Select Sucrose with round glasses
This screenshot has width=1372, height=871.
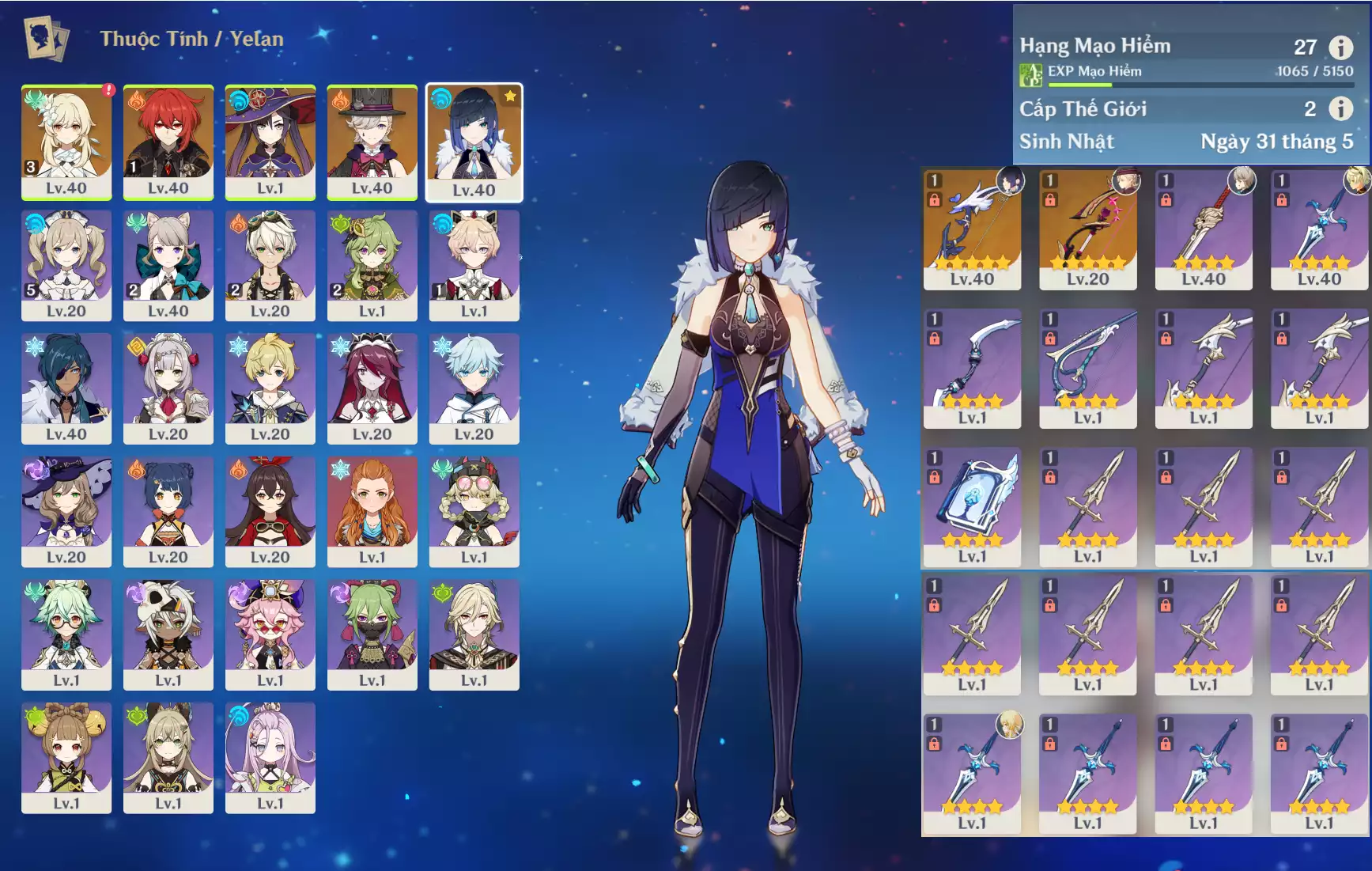coord(66,634)
